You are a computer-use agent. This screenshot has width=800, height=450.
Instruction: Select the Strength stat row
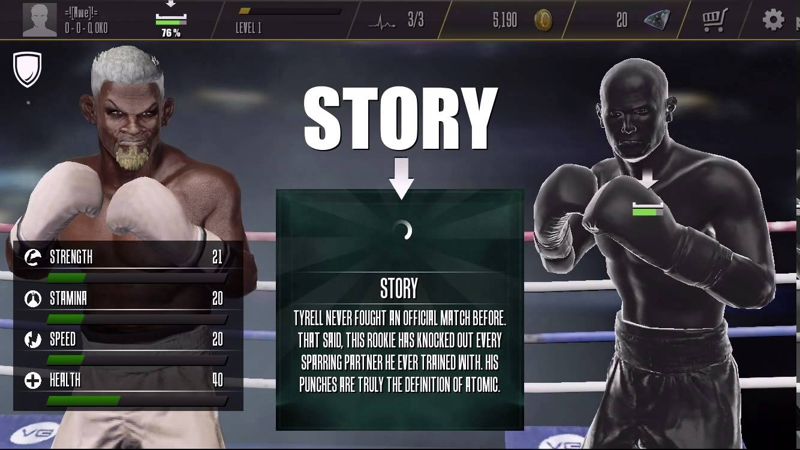(124, 259)
